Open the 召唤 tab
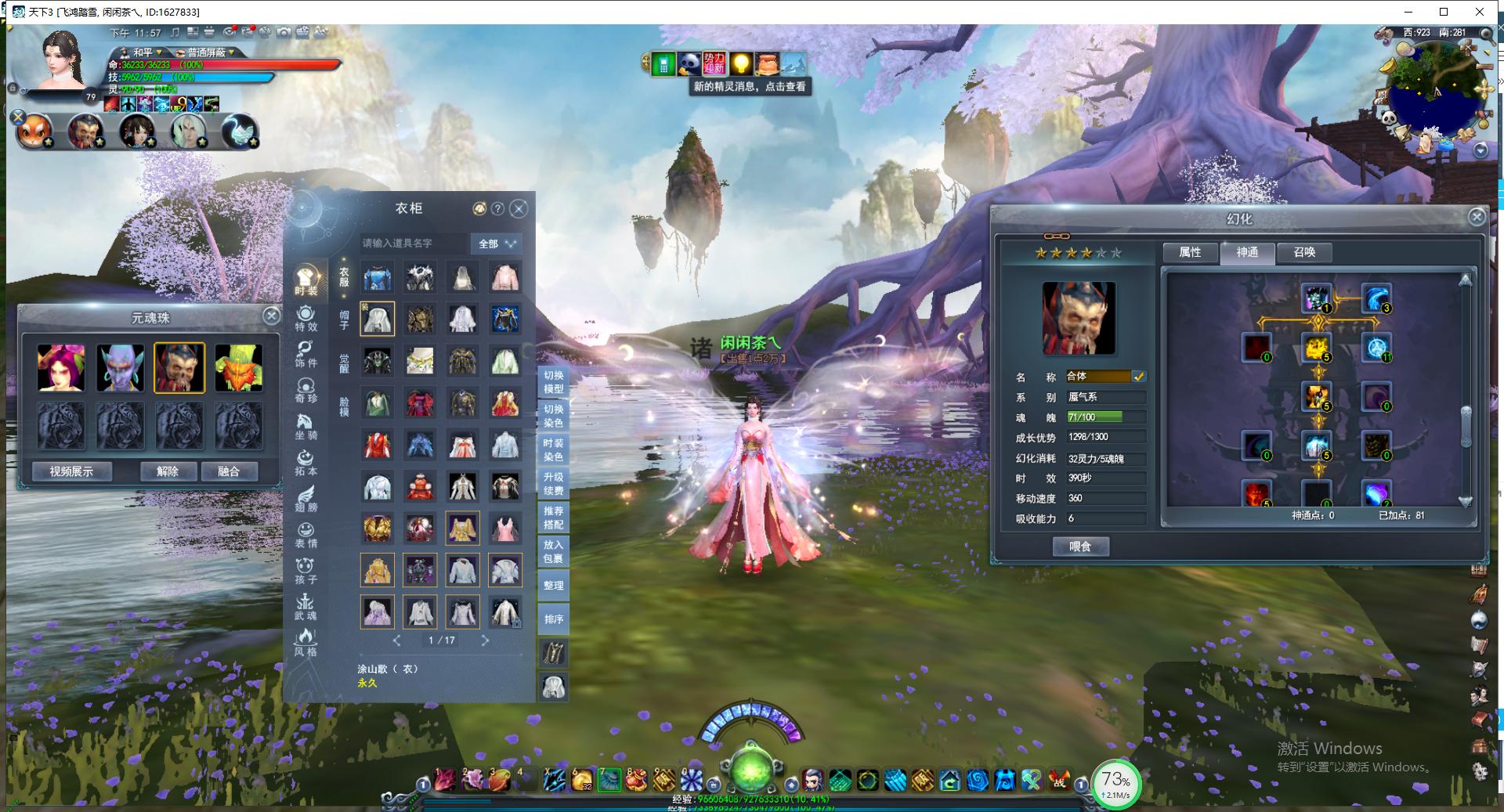Screen dimensions: 1504x812 [x=1304, y=252]
